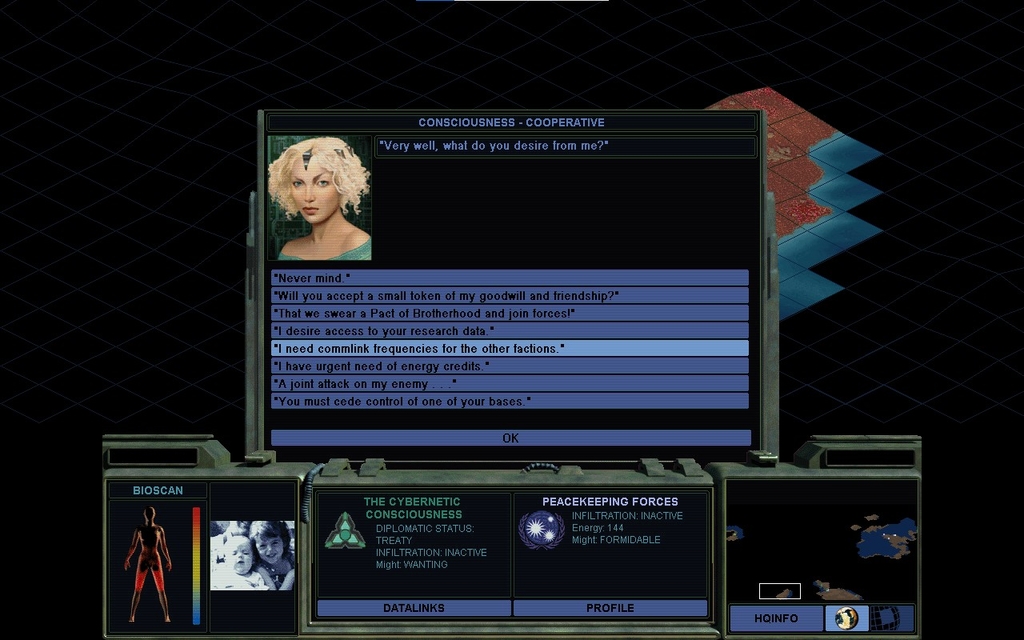The width and height of the screenshot is (1024, 640).
Task: Request commlink frequencies for other factions
Action: click(509, 348)
